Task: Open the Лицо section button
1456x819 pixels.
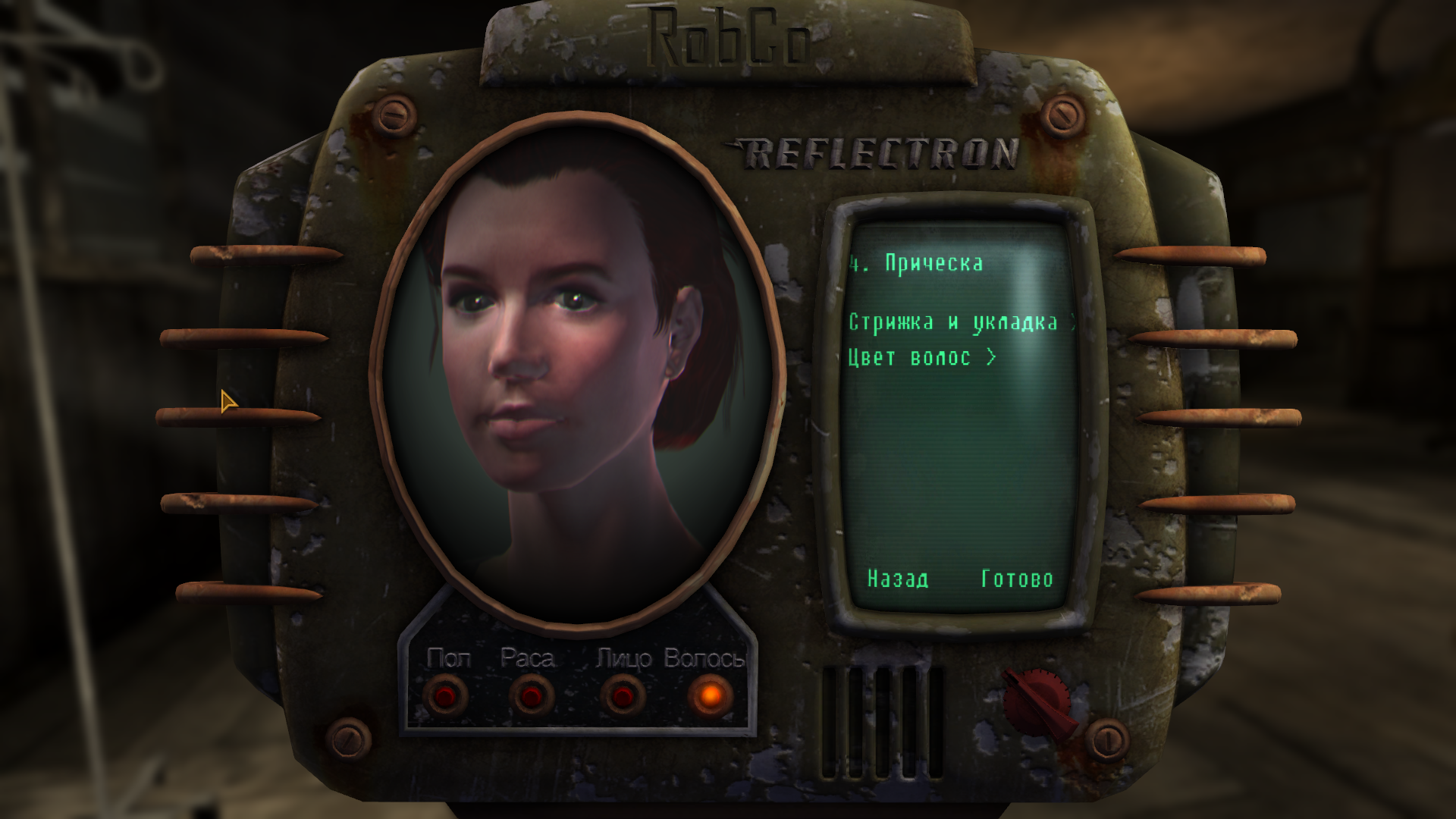Action: tap(623, 695)
